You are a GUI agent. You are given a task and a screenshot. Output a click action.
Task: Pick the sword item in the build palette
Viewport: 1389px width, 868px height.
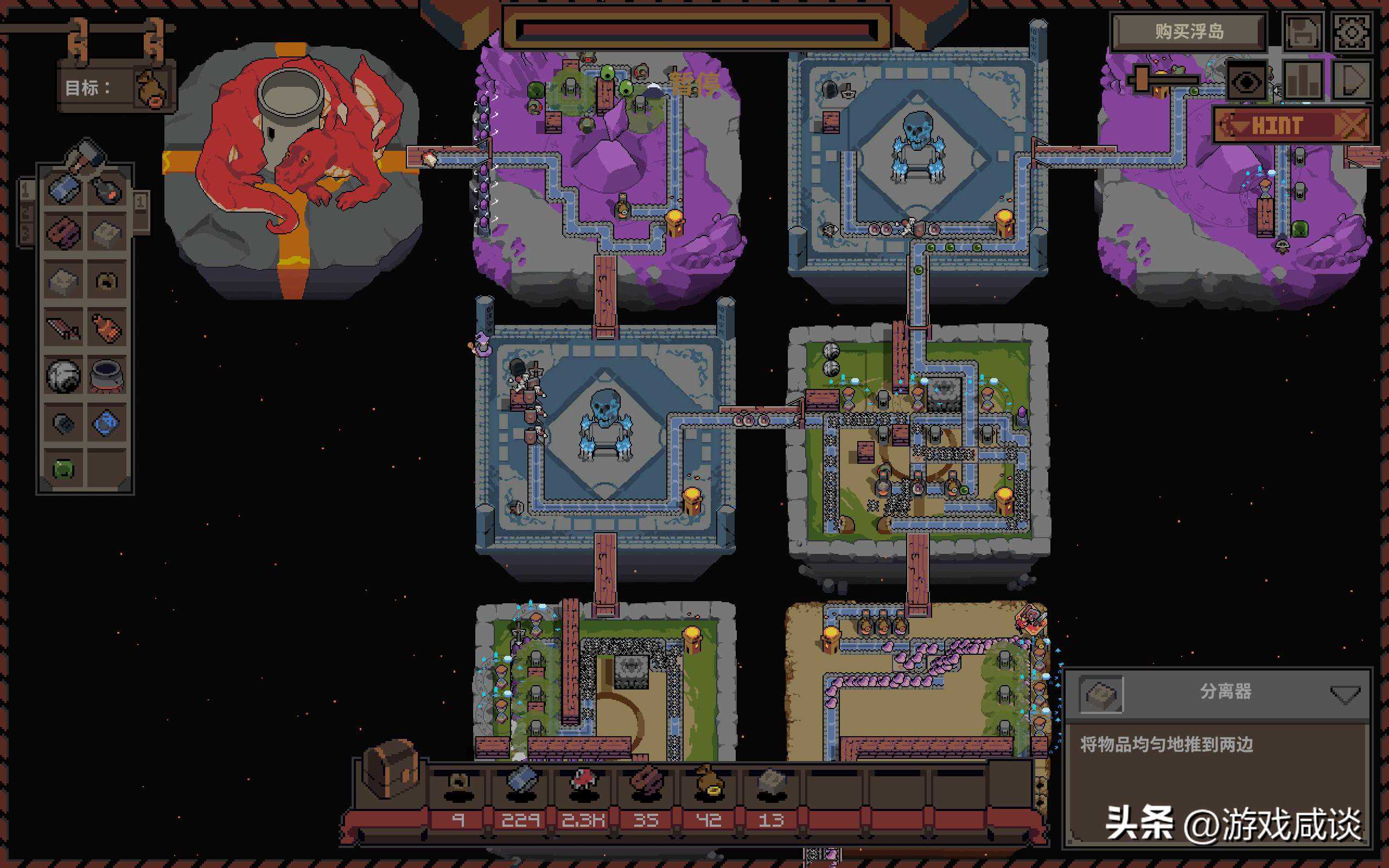63,328
